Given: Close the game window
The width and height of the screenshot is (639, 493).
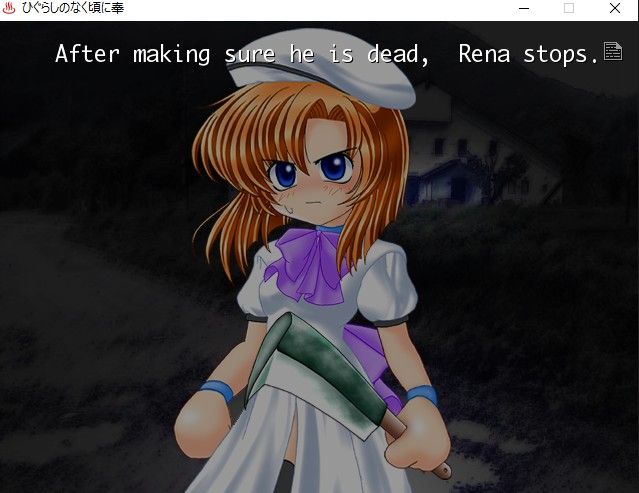Looking at the screenshot, I should click(x=614, y=9).
